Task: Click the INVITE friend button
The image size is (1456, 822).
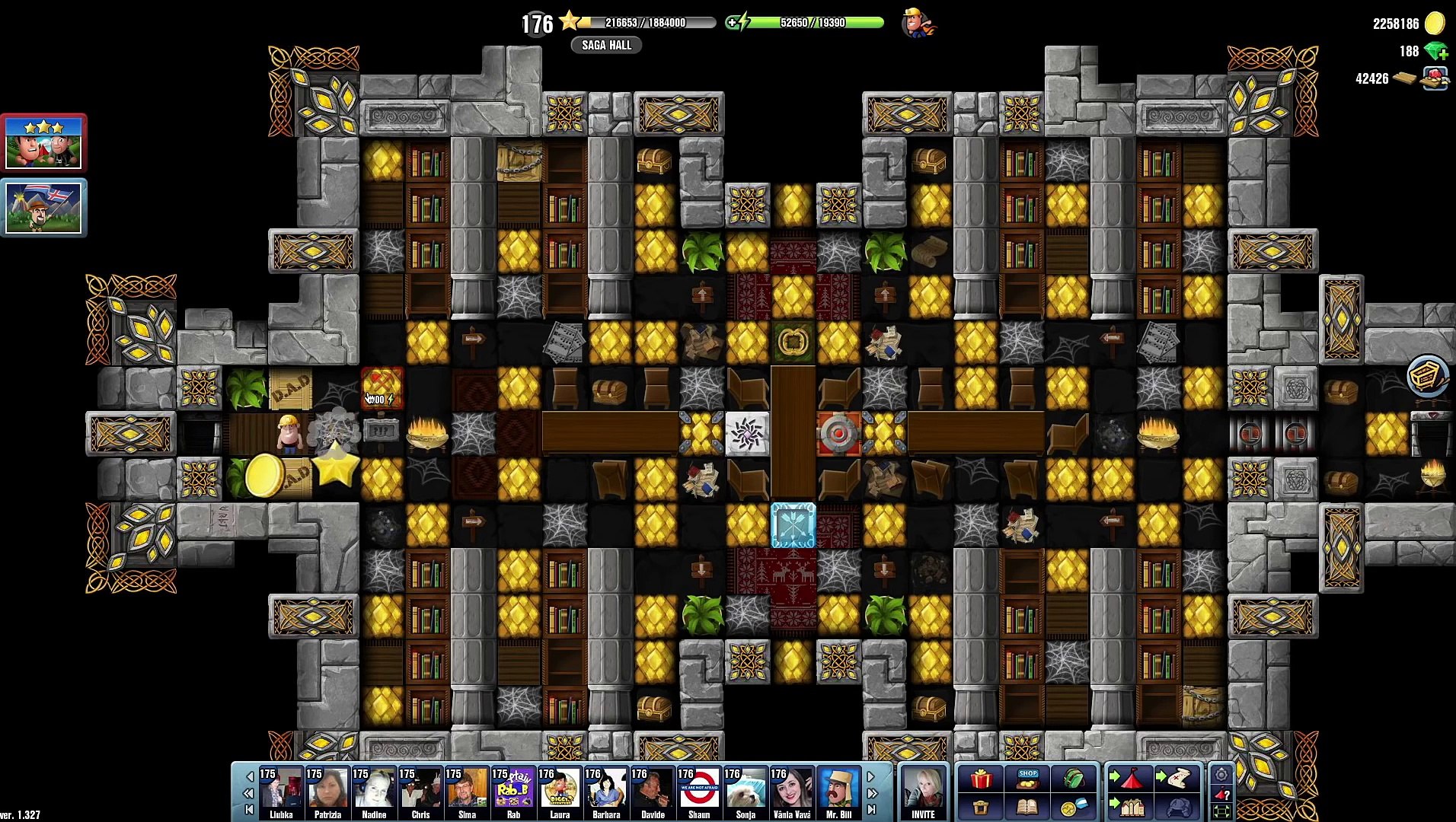Action: [923, 792]
